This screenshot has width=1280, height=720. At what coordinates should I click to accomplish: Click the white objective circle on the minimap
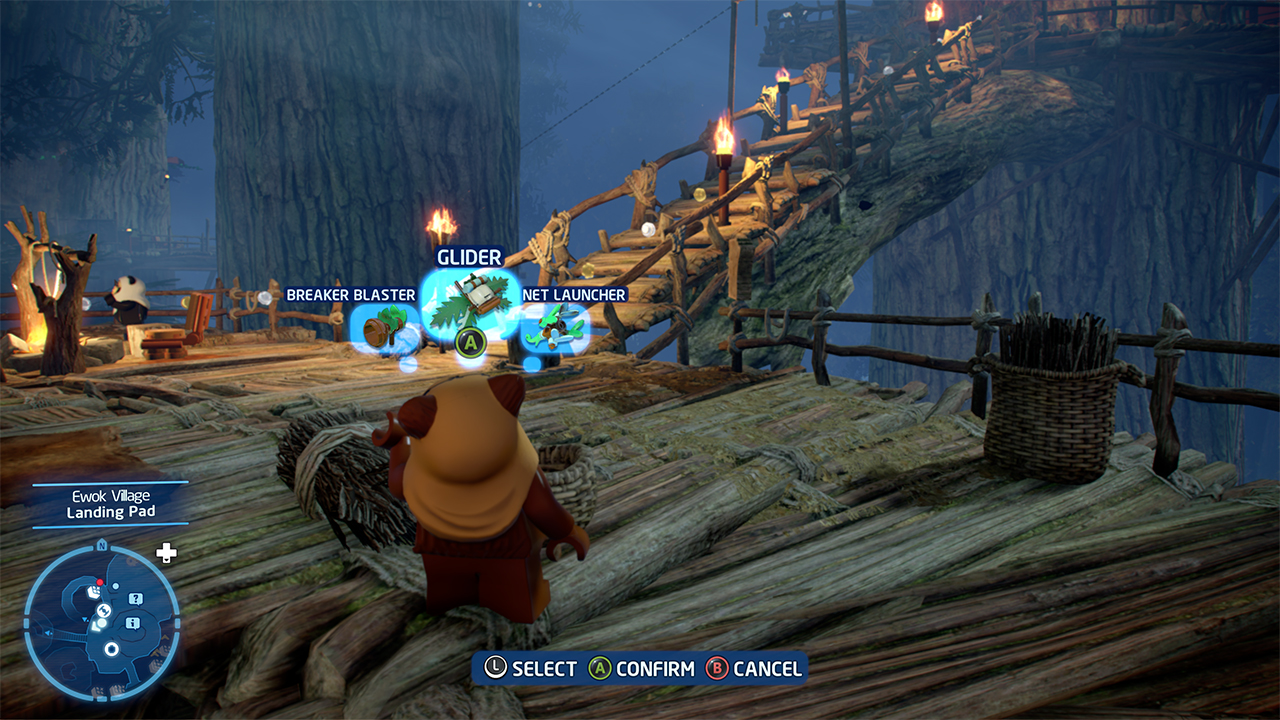tap(111, 649)
